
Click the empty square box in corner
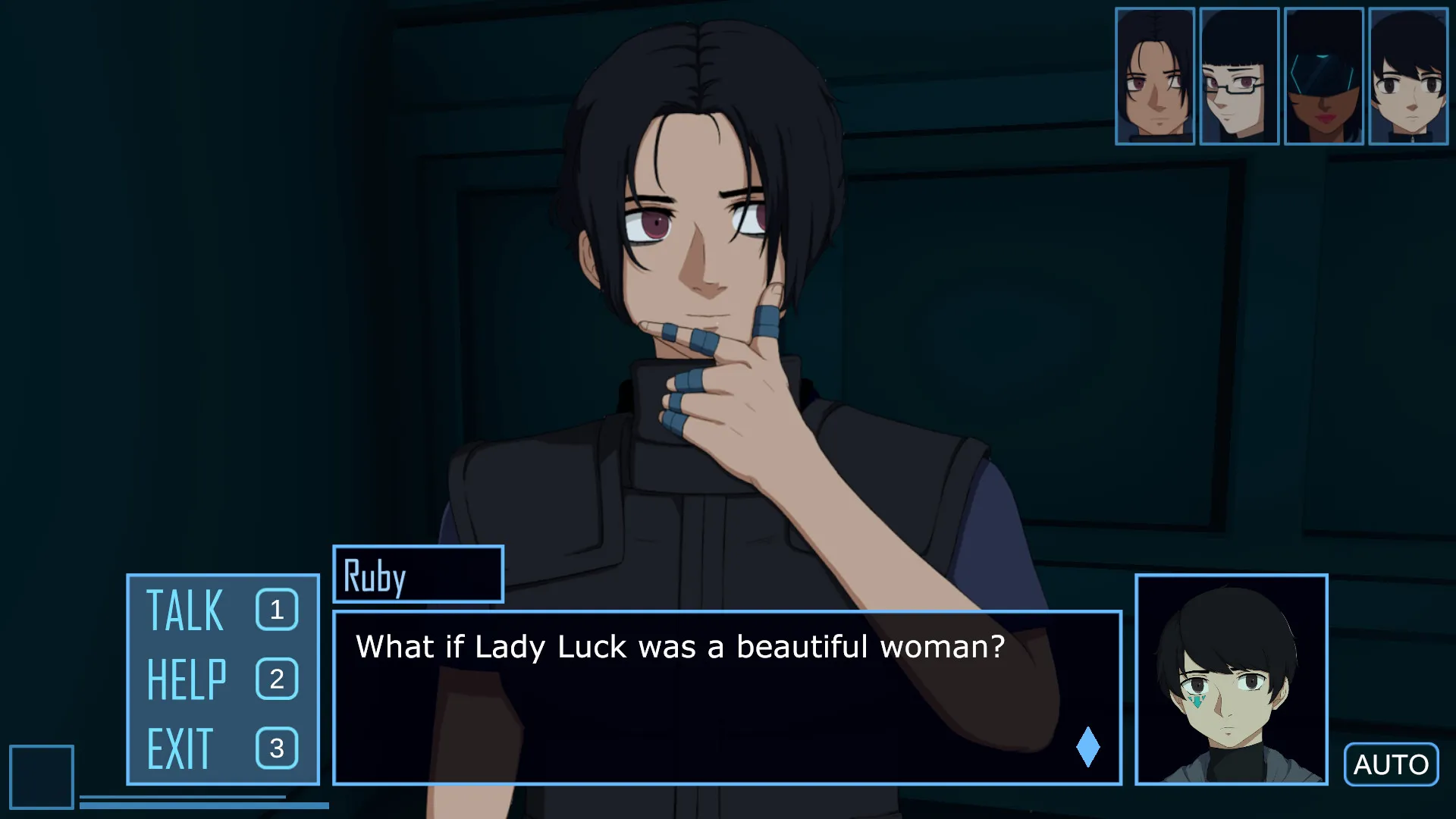pyautogui.click(x=42, y=777)
